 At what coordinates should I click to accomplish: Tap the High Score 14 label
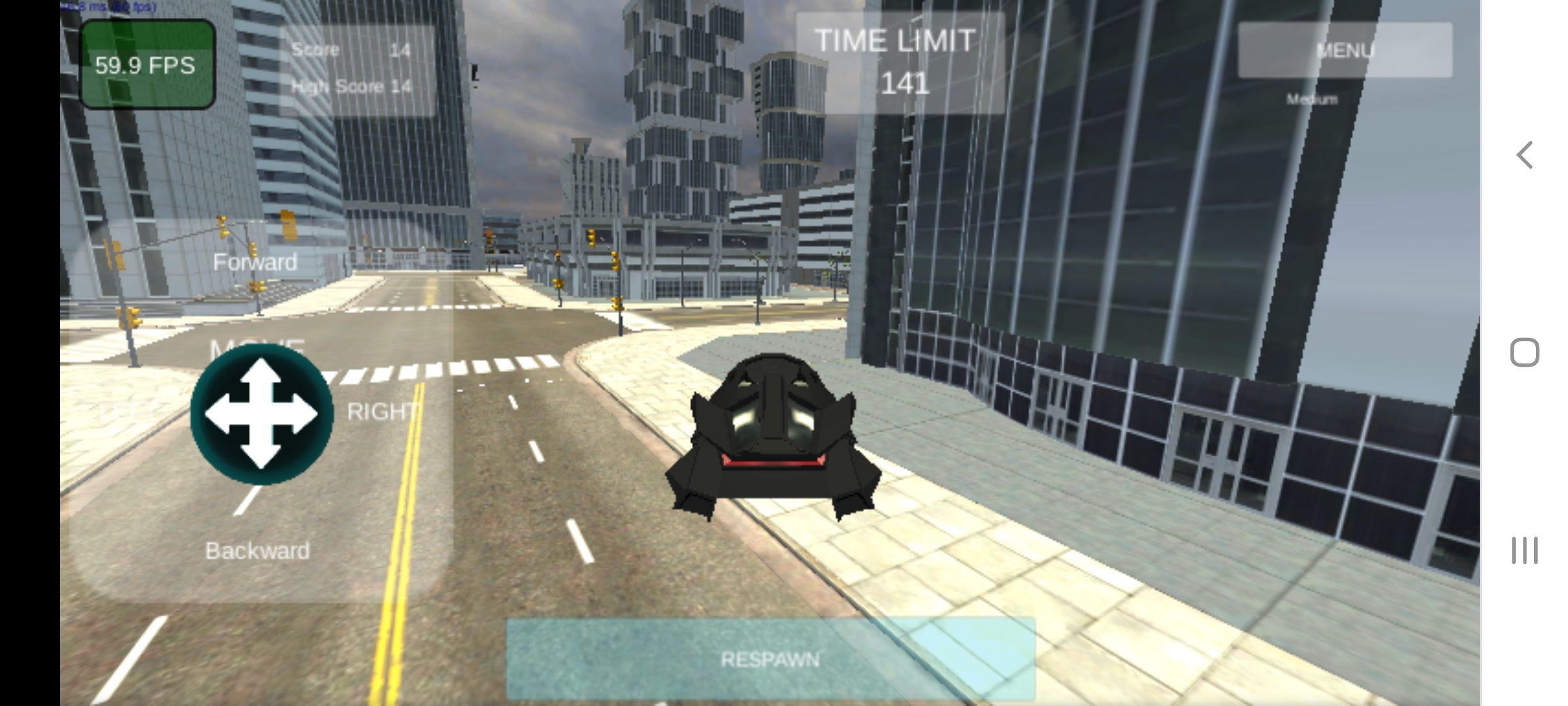coord(350,86)
